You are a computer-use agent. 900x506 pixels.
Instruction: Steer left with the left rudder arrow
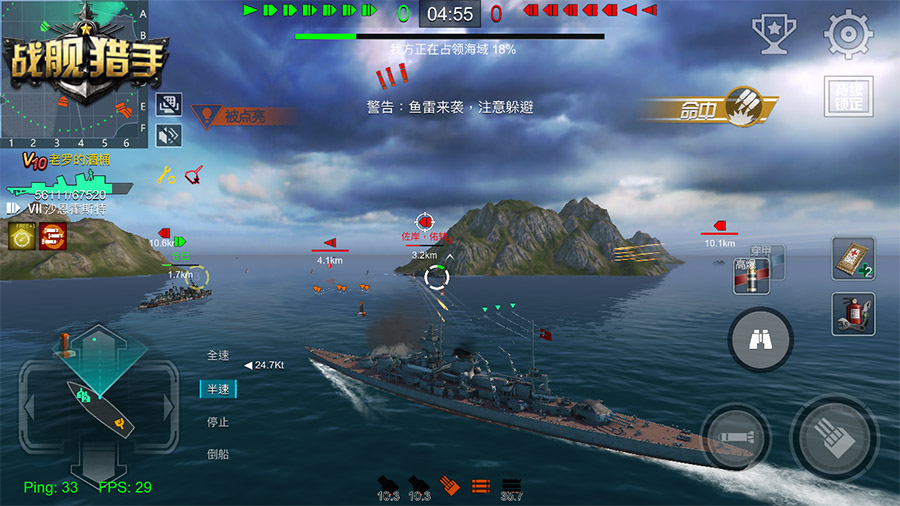30,407
